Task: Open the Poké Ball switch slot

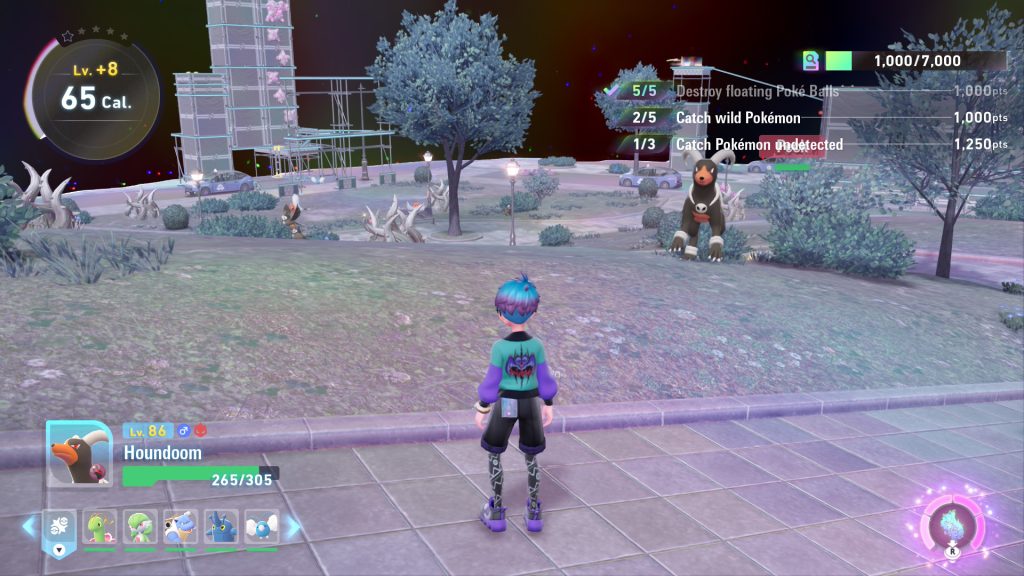Action: 58,528
